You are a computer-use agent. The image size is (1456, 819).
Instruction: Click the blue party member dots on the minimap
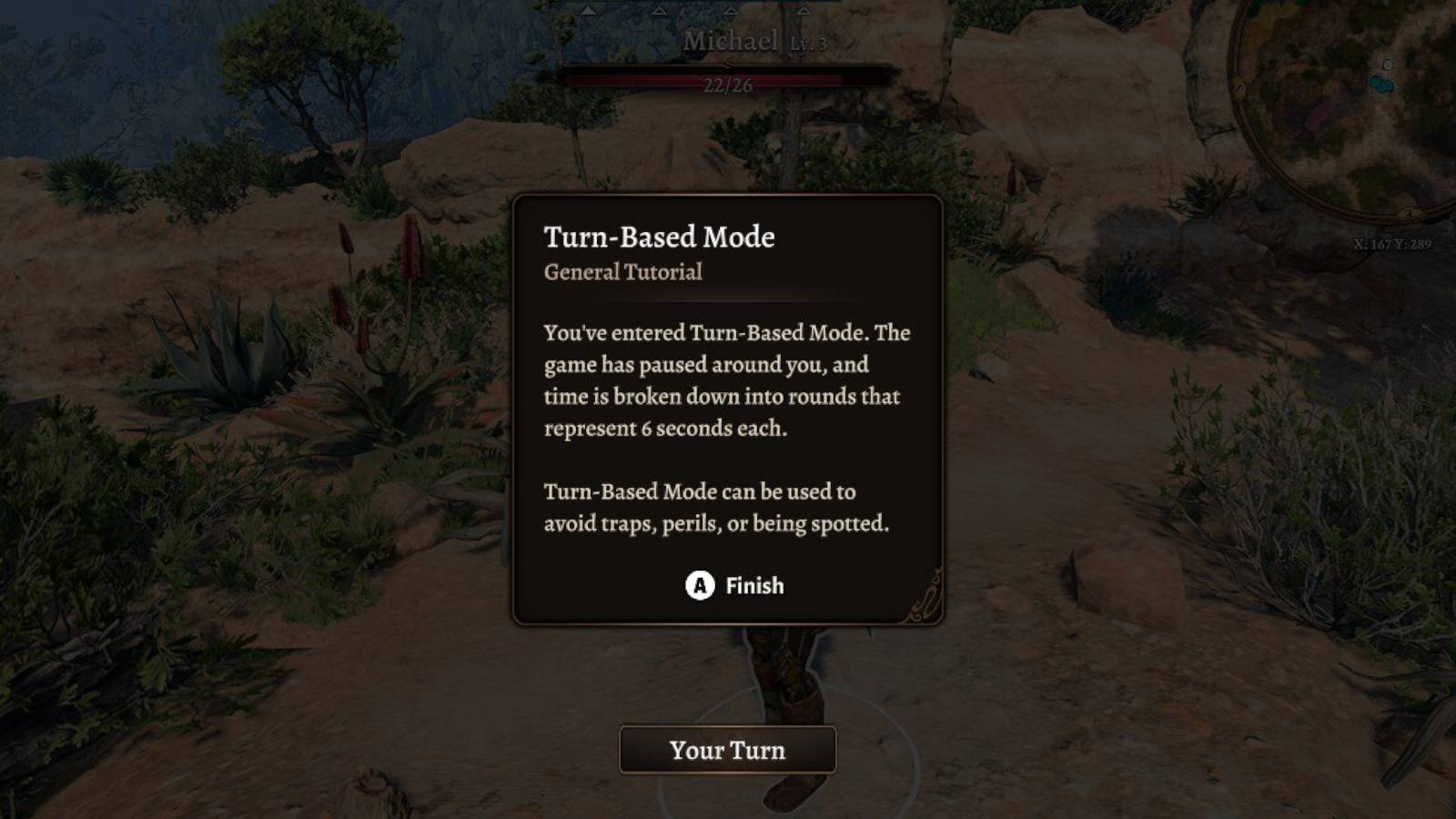tap(1381, 84)
